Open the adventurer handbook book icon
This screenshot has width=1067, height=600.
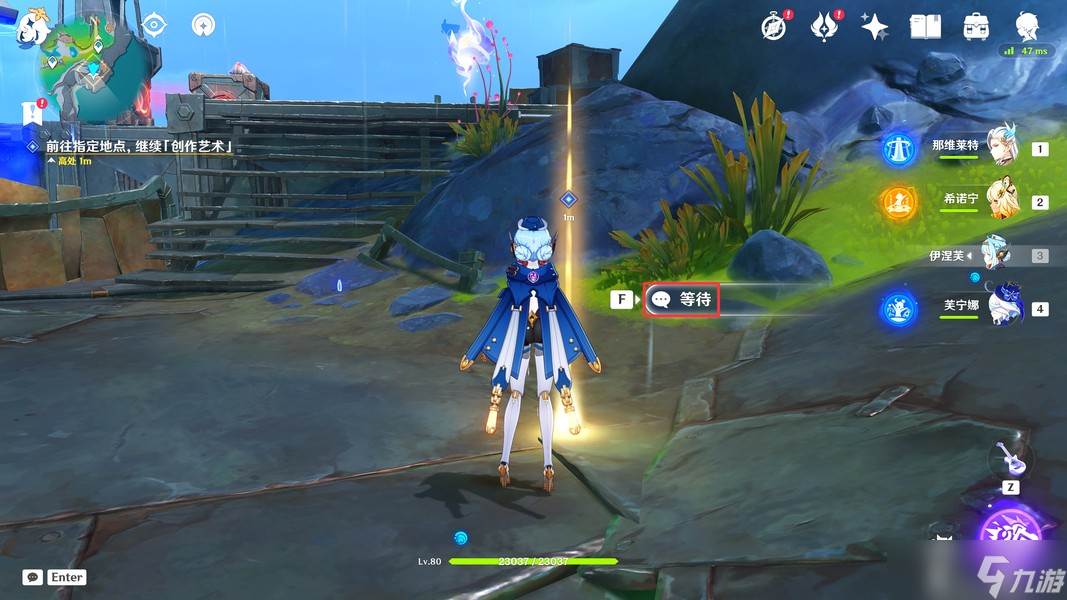[925, 27]
